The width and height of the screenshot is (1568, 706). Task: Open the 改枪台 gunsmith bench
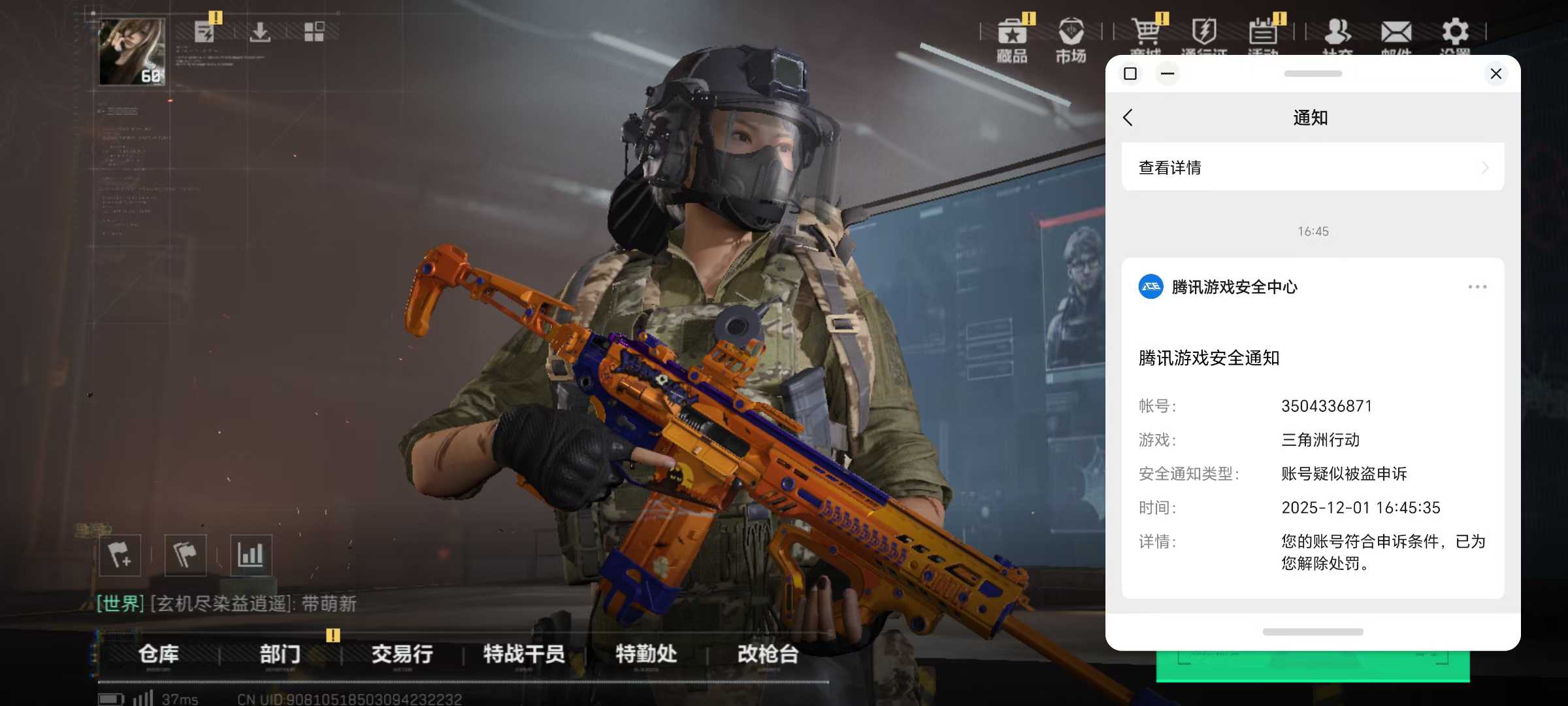click(768, 654)
